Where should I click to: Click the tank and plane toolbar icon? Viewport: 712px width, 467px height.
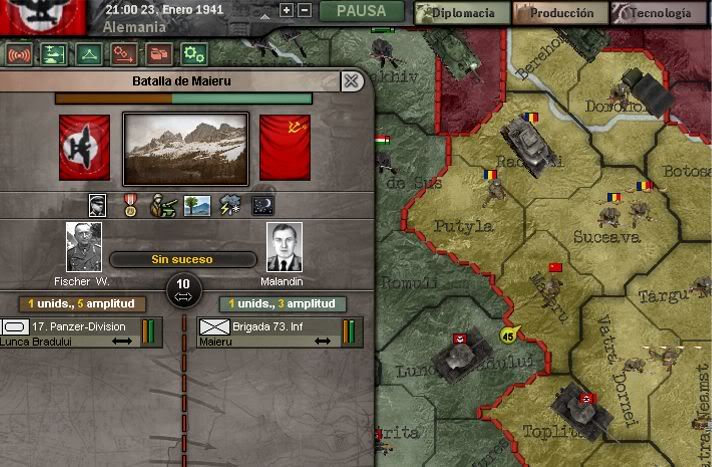[54, 54]
